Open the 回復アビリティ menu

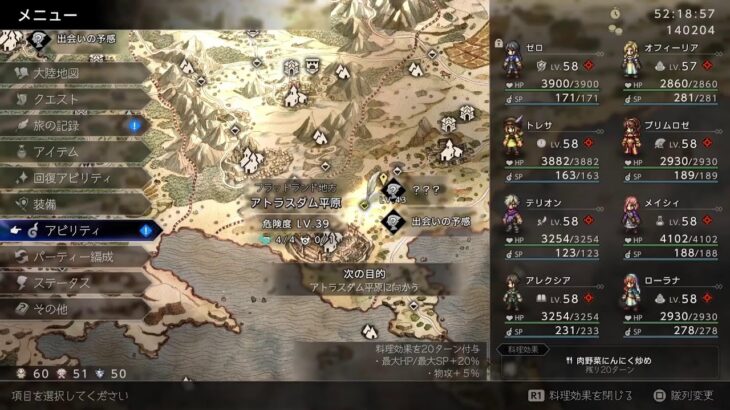75,177
